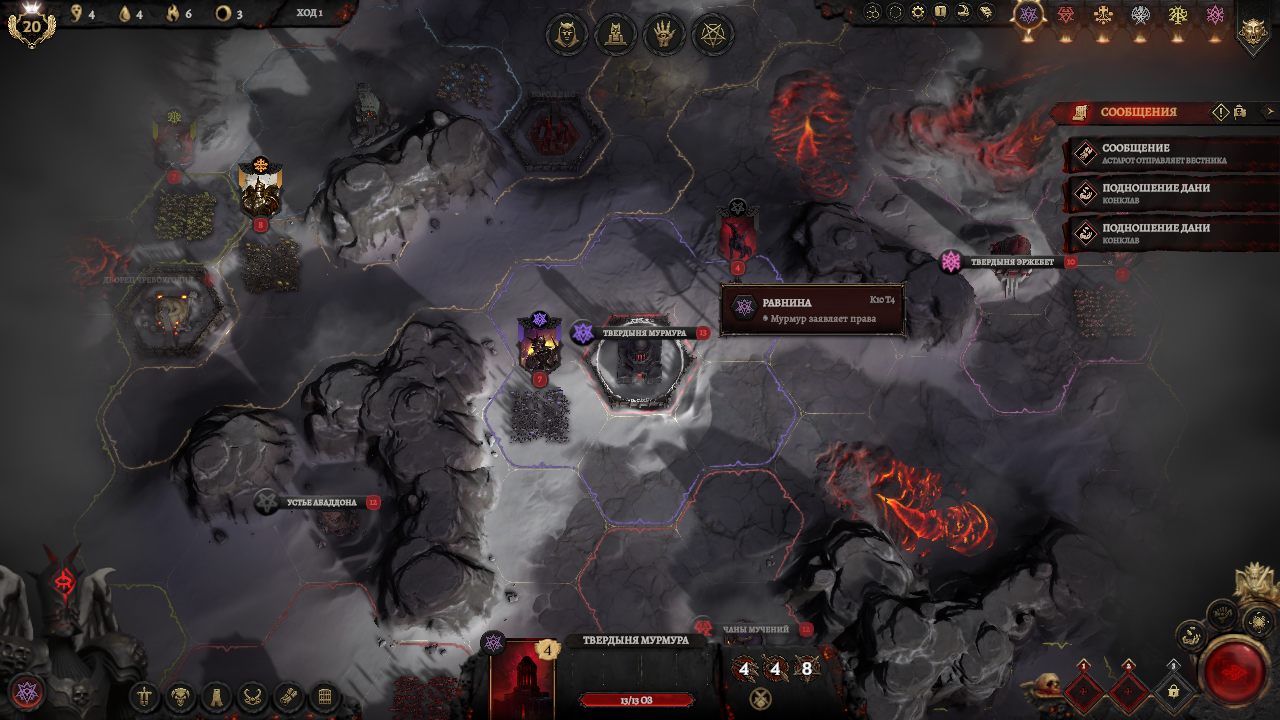Image resolution: width=1280 pixels, height=720 pixels.
Task: Click the СООБЩЕНИЯ panel header
Action: [1140, 112]
